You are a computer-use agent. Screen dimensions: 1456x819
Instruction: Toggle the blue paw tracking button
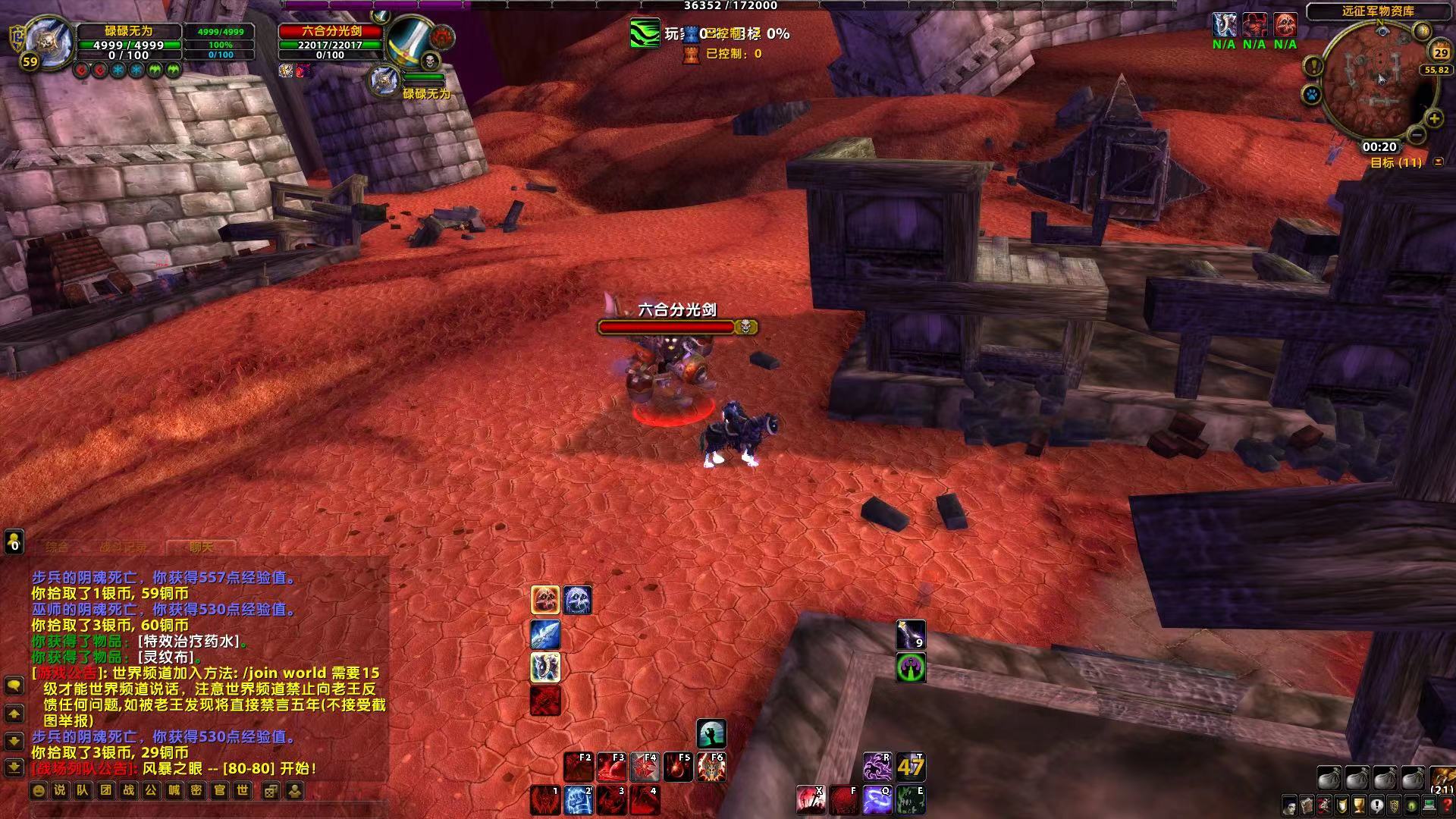pos(1313,96)
